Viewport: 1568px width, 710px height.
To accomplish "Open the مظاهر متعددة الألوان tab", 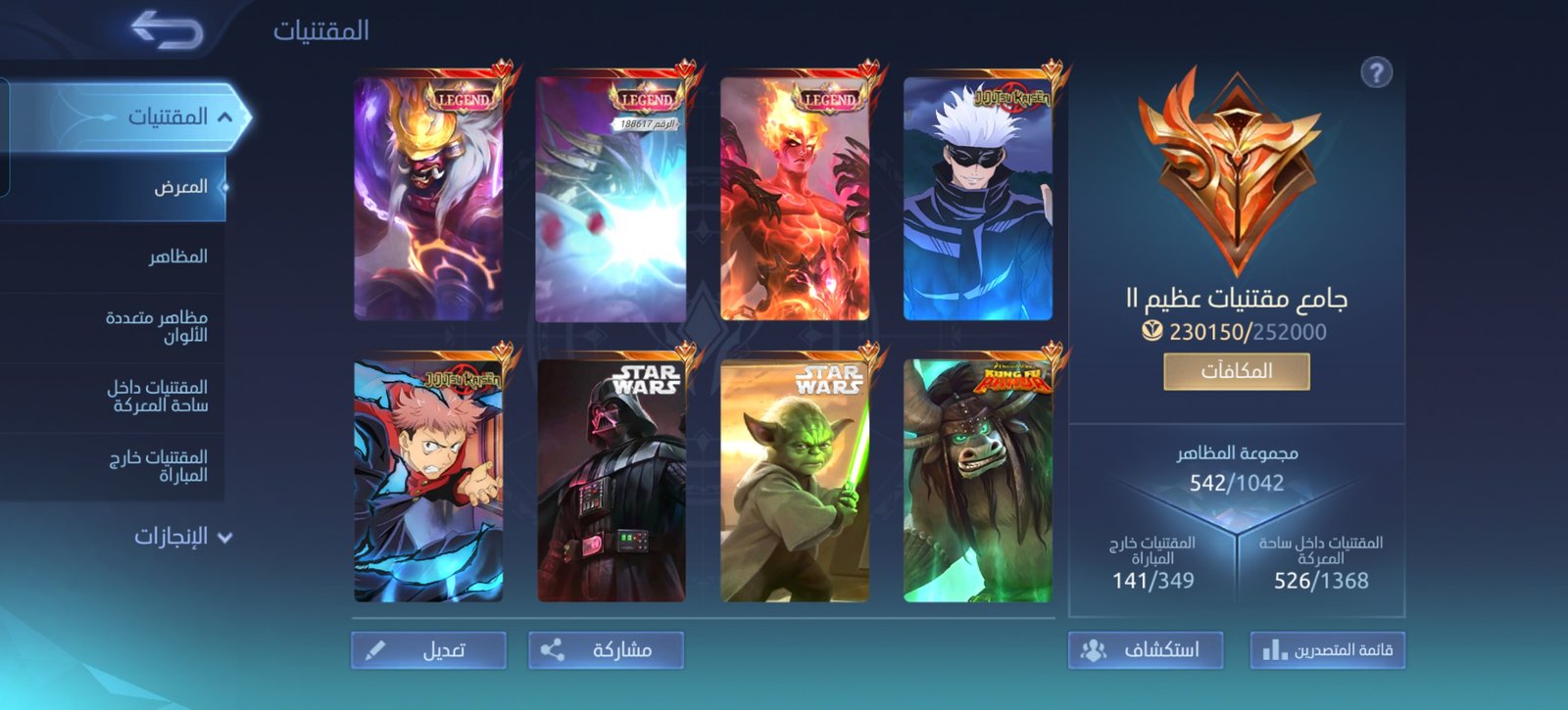I will coord(157,326).
